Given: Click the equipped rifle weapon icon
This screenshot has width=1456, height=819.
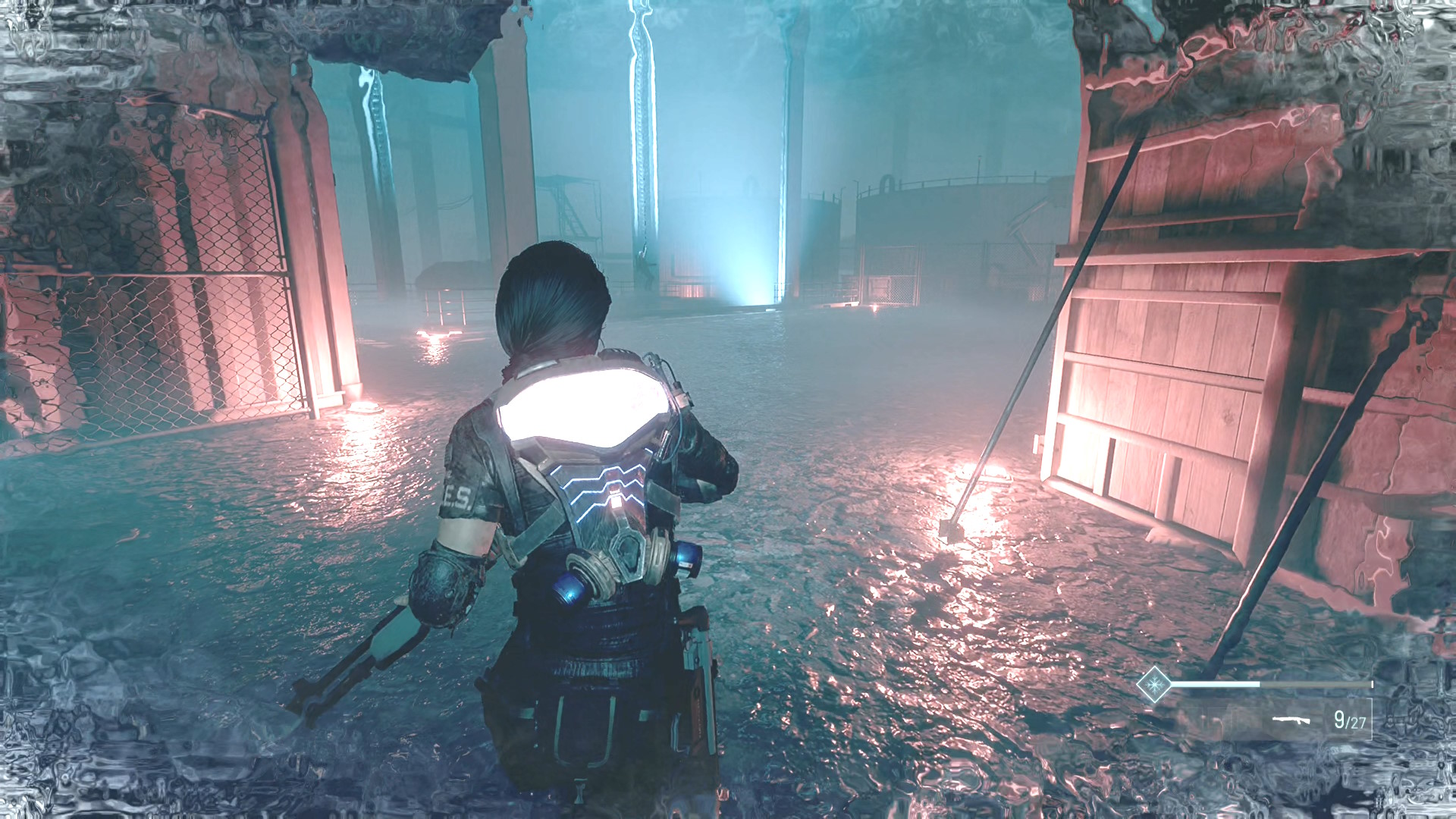Looking at the screenshot, I should point(1291,720).
